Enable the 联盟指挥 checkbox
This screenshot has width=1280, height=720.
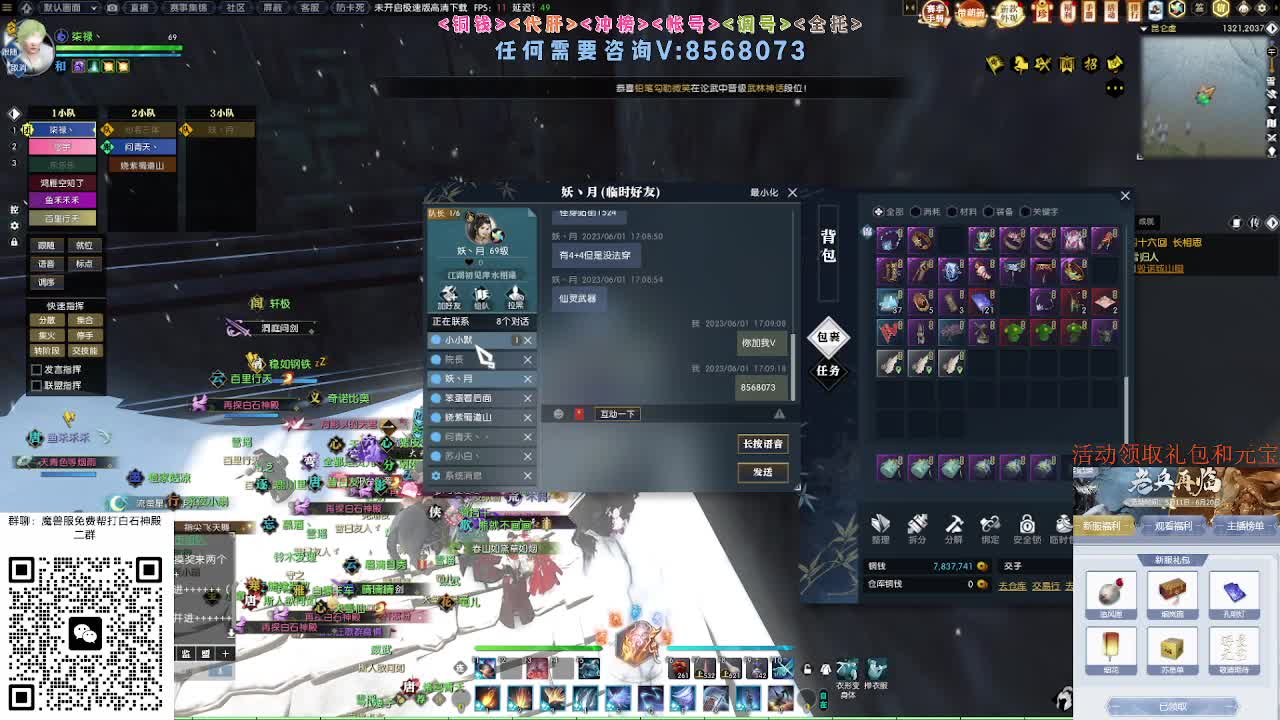[37, 385]
